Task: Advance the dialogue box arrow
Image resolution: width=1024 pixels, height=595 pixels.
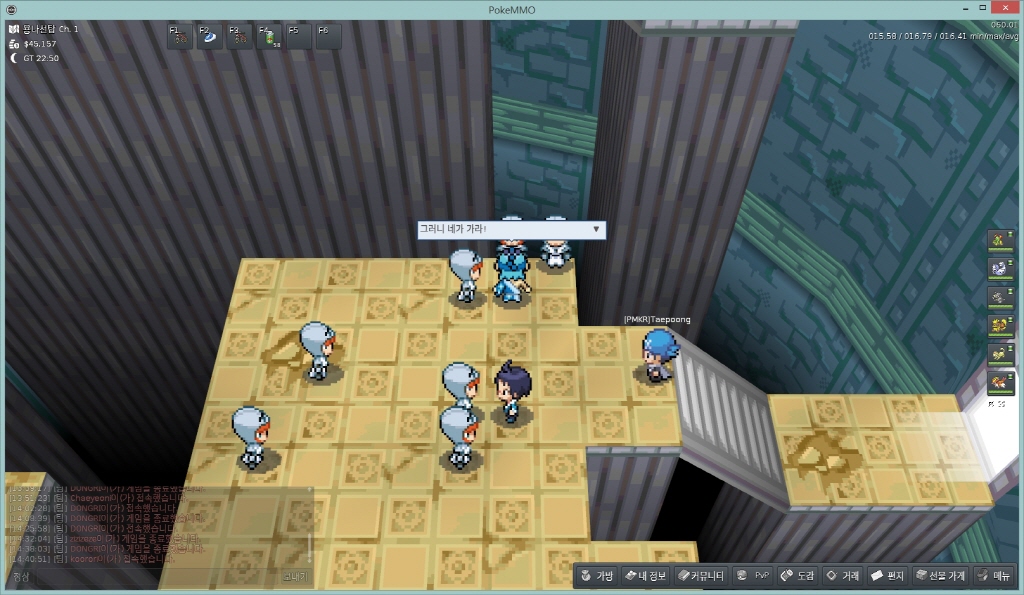Action: pos(596,229)
